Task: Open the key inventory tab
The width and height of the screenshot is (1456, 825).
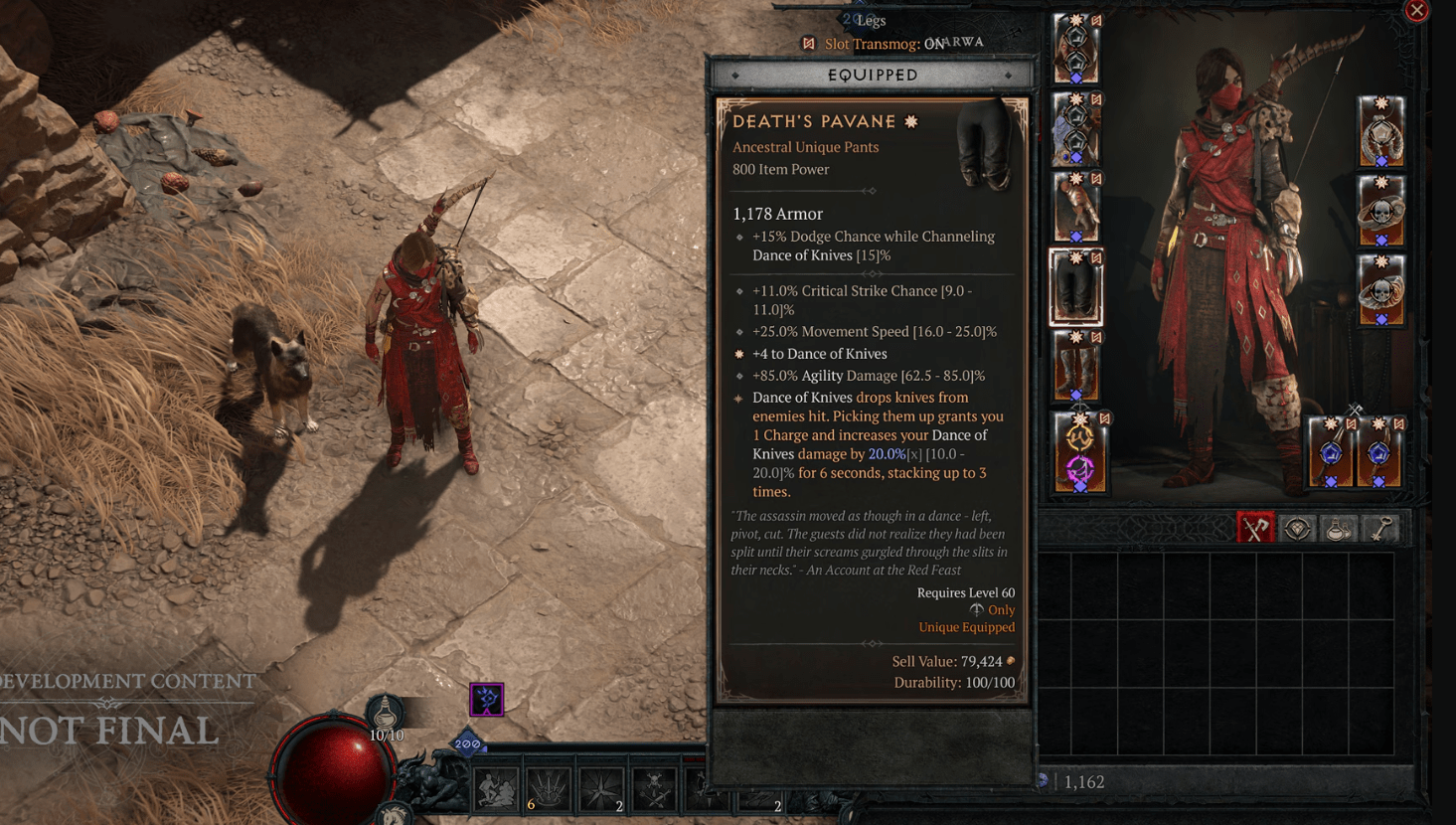Action: [1380, 529]
